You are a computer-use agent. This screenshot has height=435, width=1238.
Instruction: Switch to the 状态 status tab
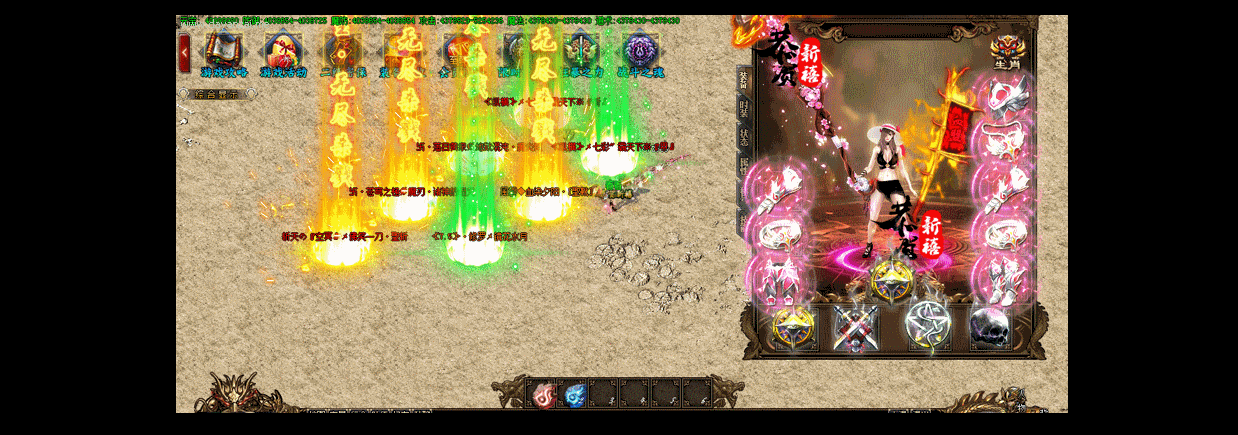pyautogui.click(x=743, y=136)
